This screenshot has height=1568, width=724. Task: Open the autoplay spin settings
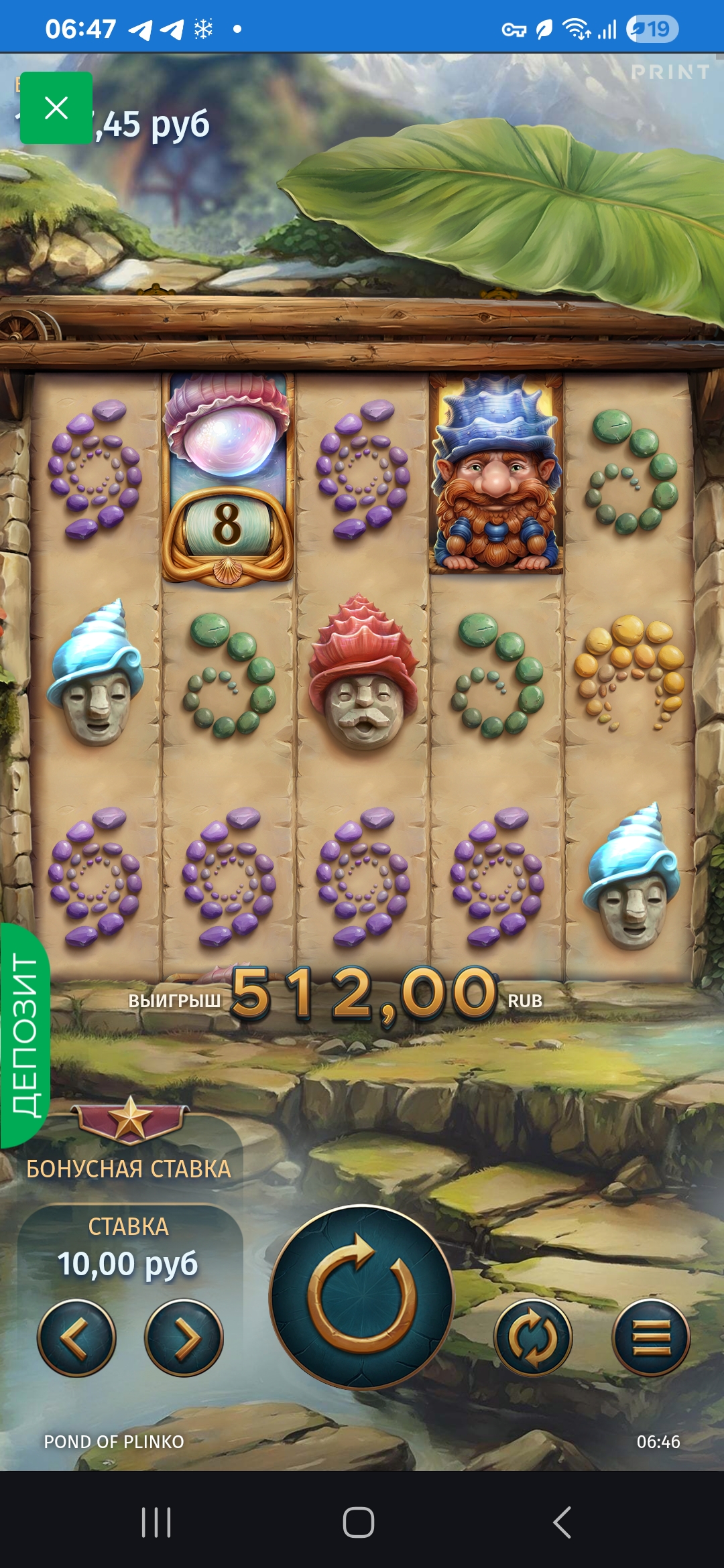pyautogui.click(x=533, y=1337)
